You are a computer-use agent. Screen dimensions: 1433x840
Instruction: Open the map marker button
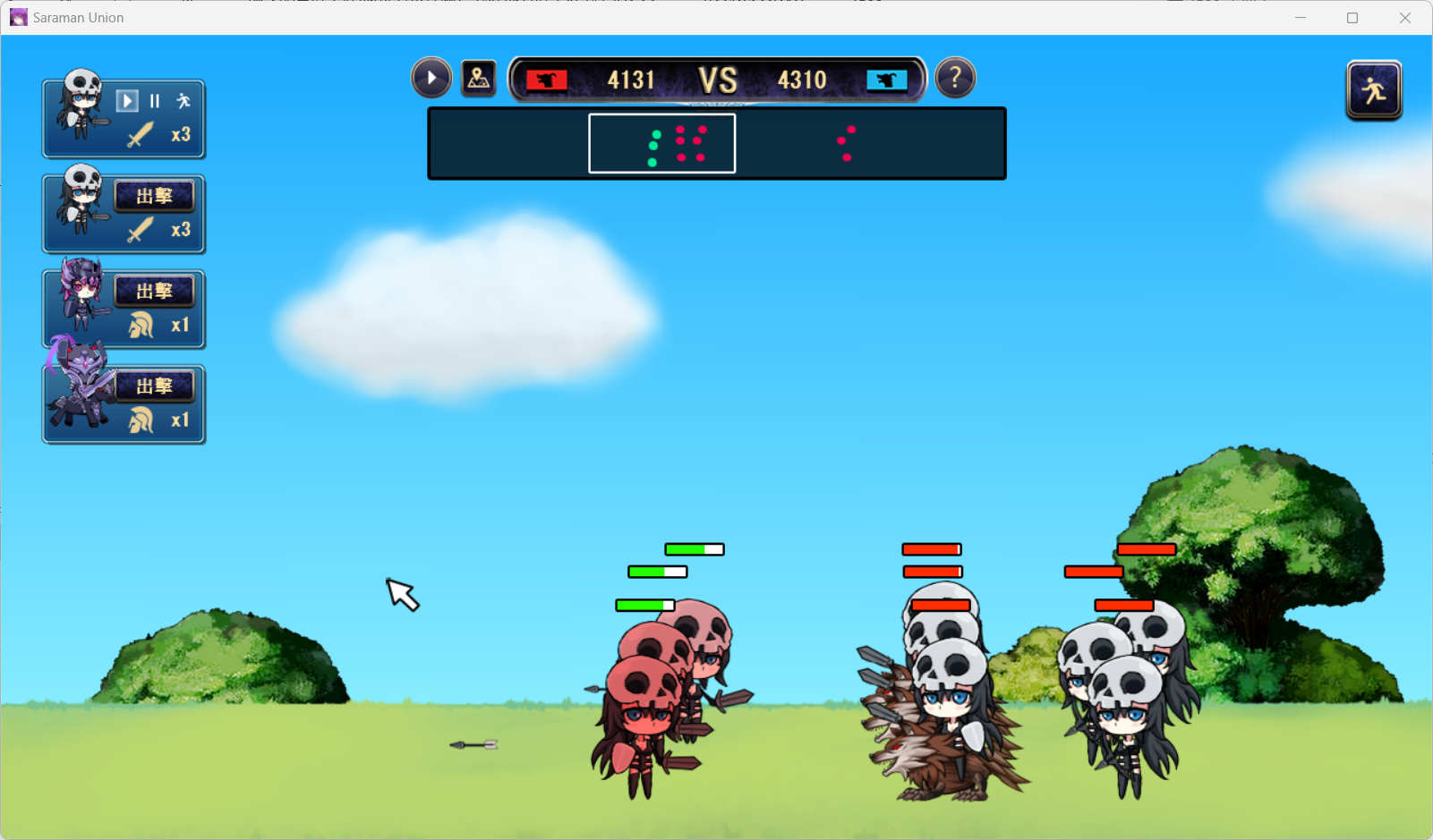(479, 79)
